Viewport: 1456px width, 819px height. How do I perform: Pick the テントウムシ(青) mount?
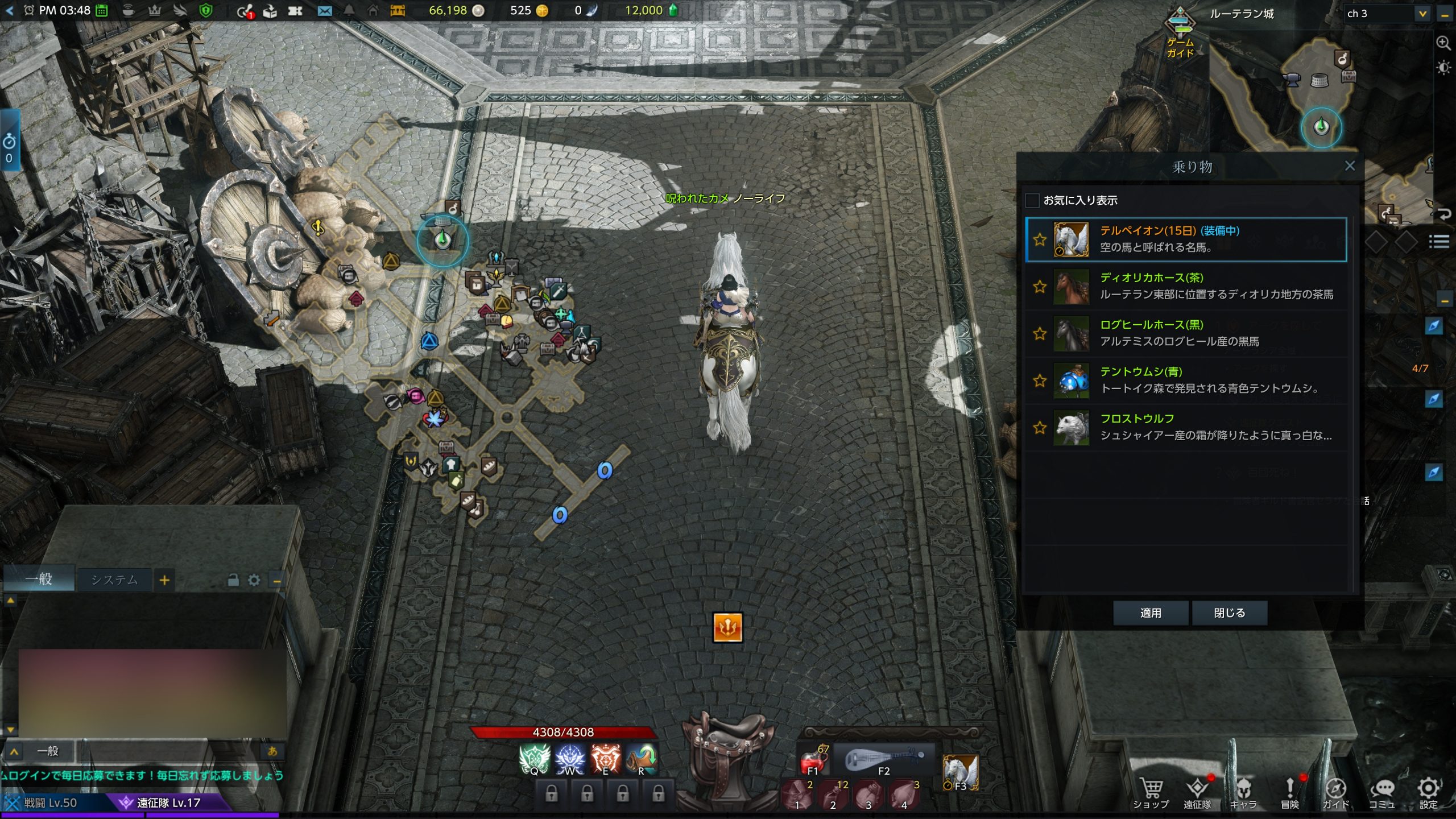click(1185, 380)
